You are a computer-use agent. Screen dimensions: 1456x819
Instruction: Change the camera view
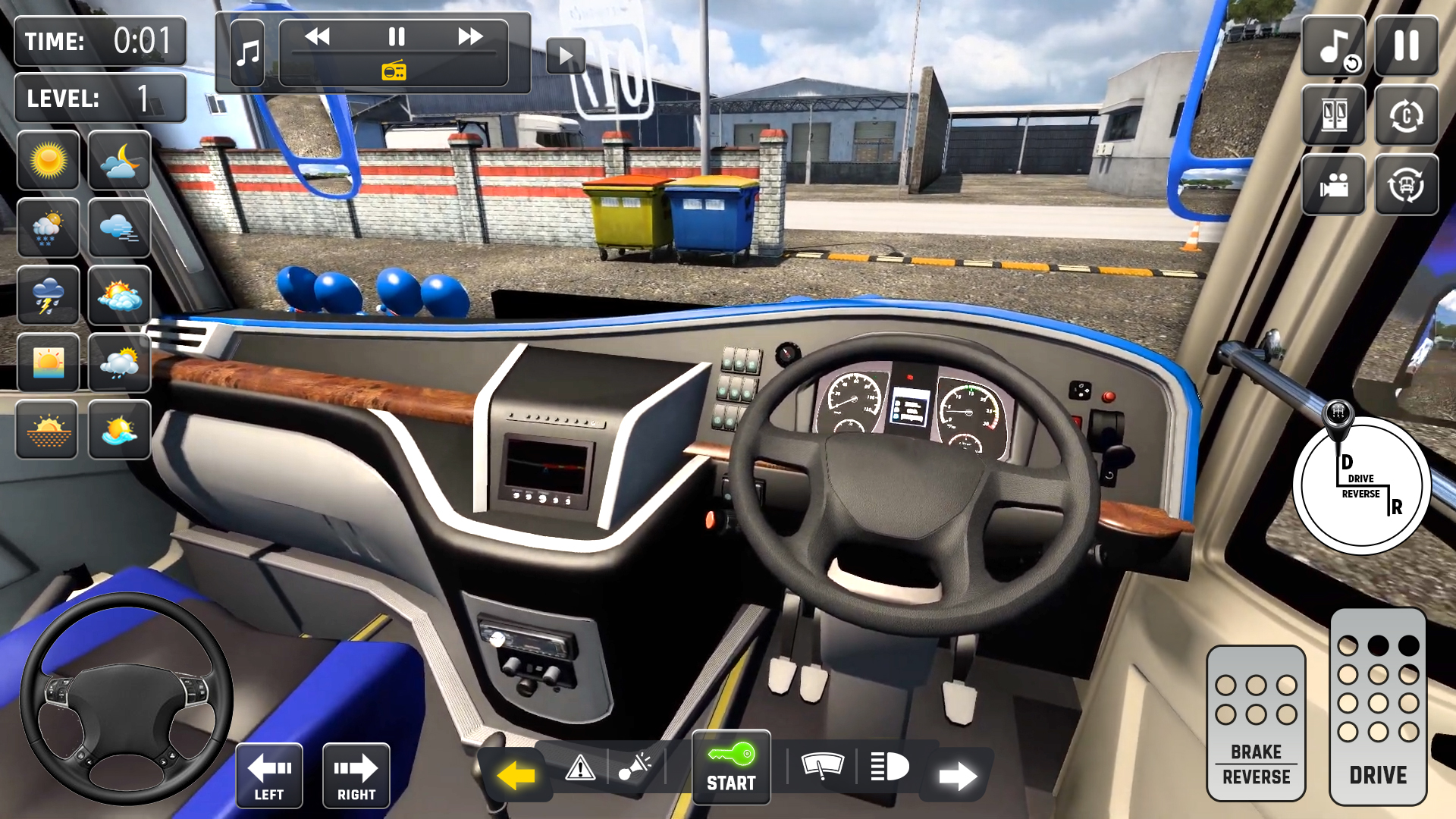click(1332, 184)
